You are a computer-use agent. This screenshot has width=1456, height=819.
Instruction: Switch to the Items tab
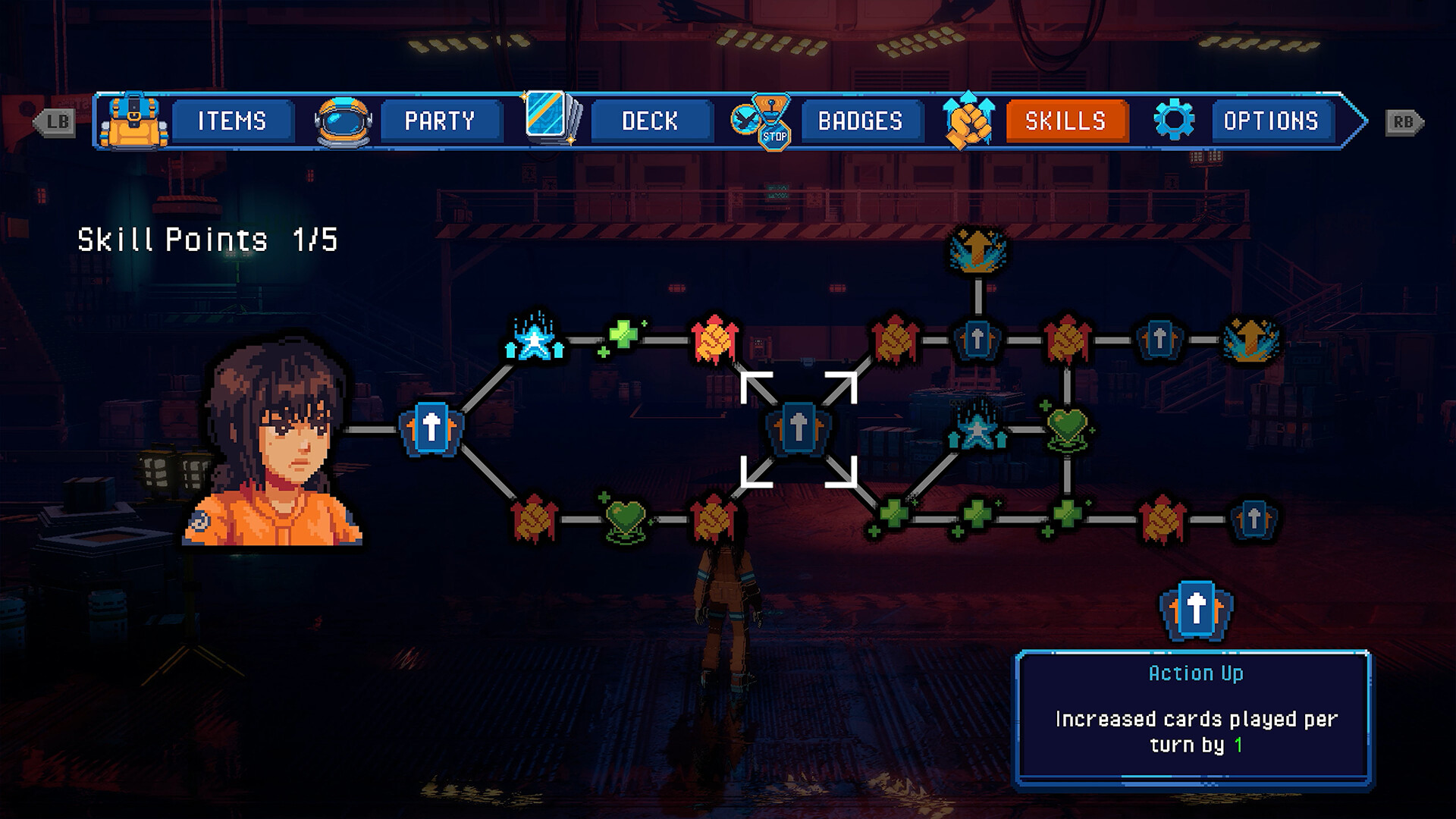231,121
